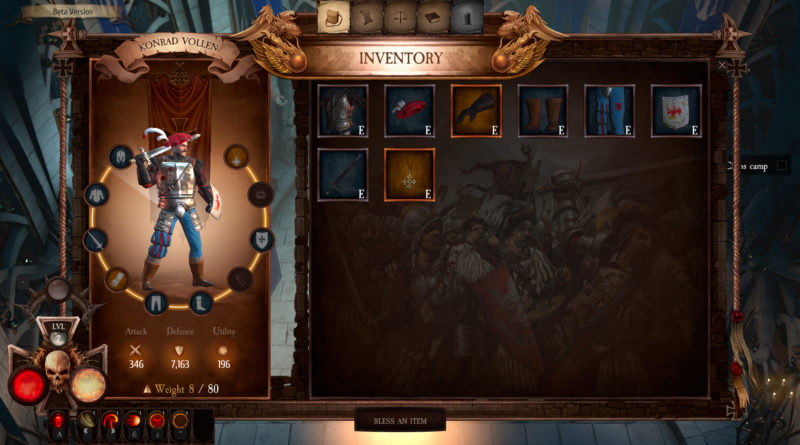Select the amulet equipment slot
Screen dimensions: 800x445
coord(237,156)
